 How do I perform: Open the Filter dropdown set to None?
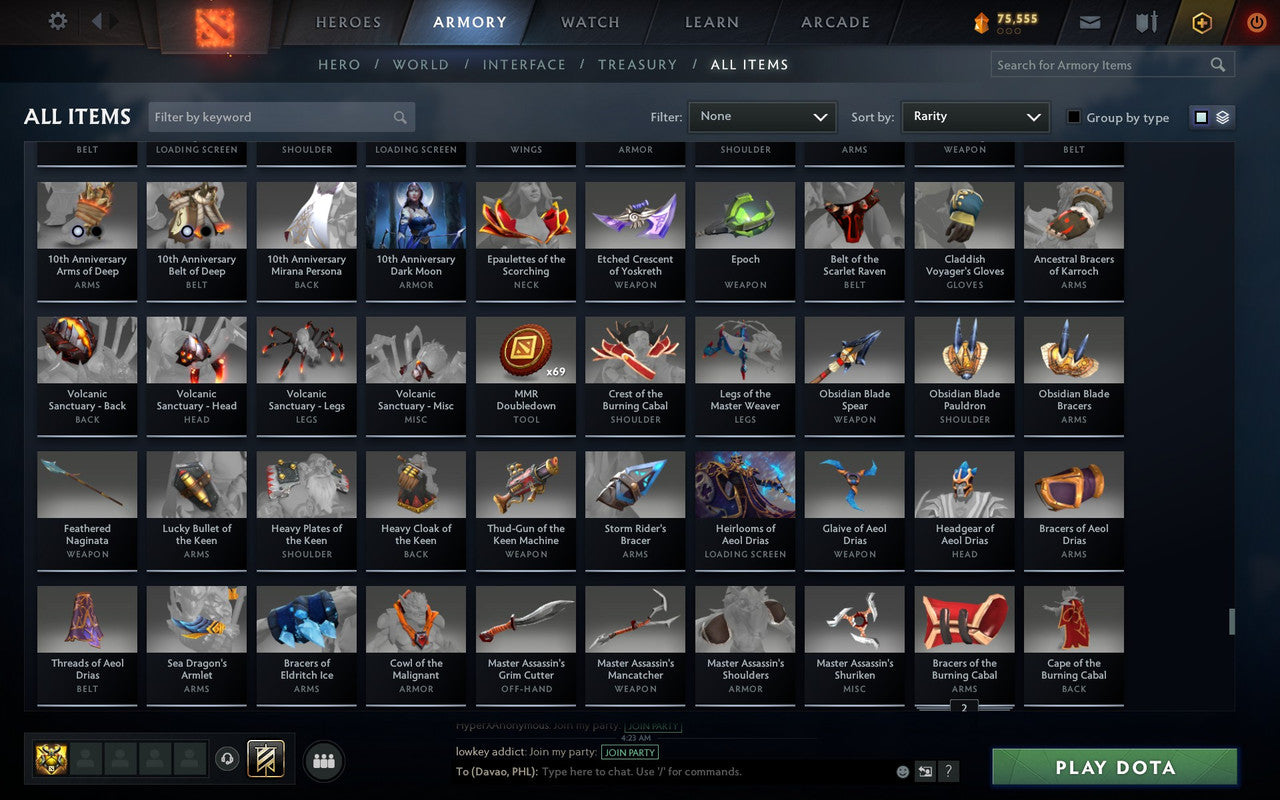pos(762,116)
